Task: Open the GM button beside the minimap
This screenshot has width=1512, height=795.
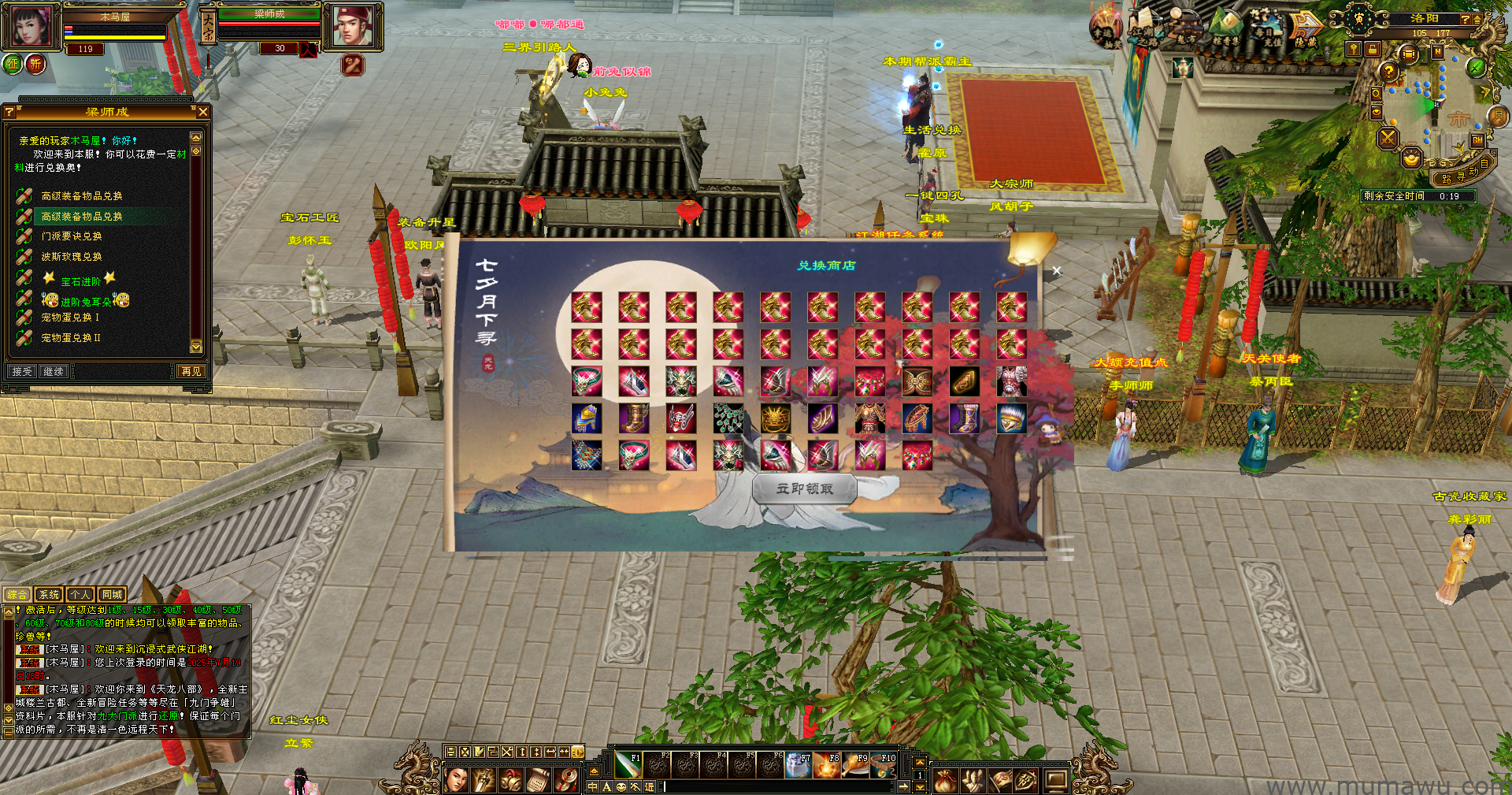Action: (x=1477, y=140)
